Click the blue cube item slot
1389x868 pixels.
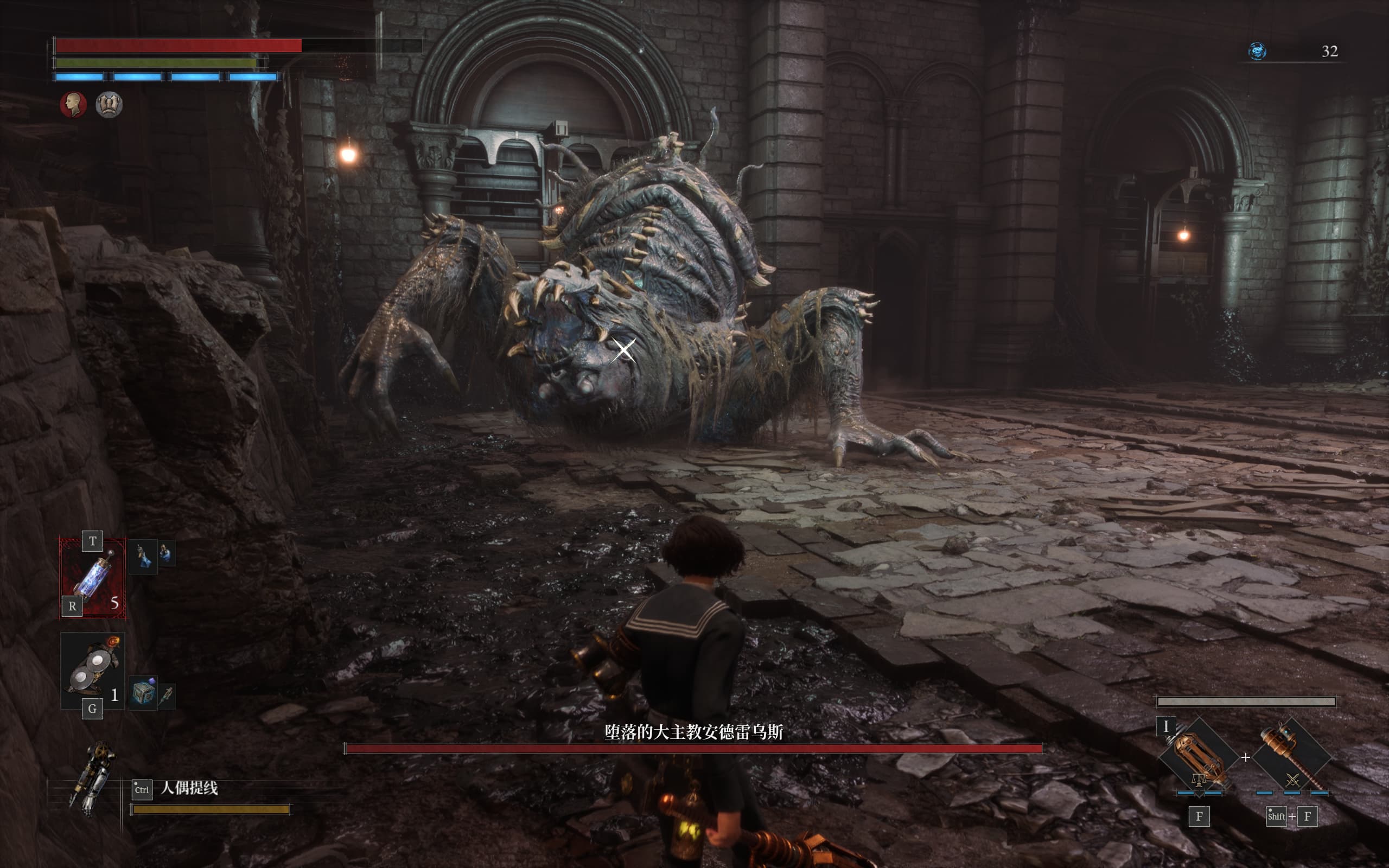pos(143,693)
